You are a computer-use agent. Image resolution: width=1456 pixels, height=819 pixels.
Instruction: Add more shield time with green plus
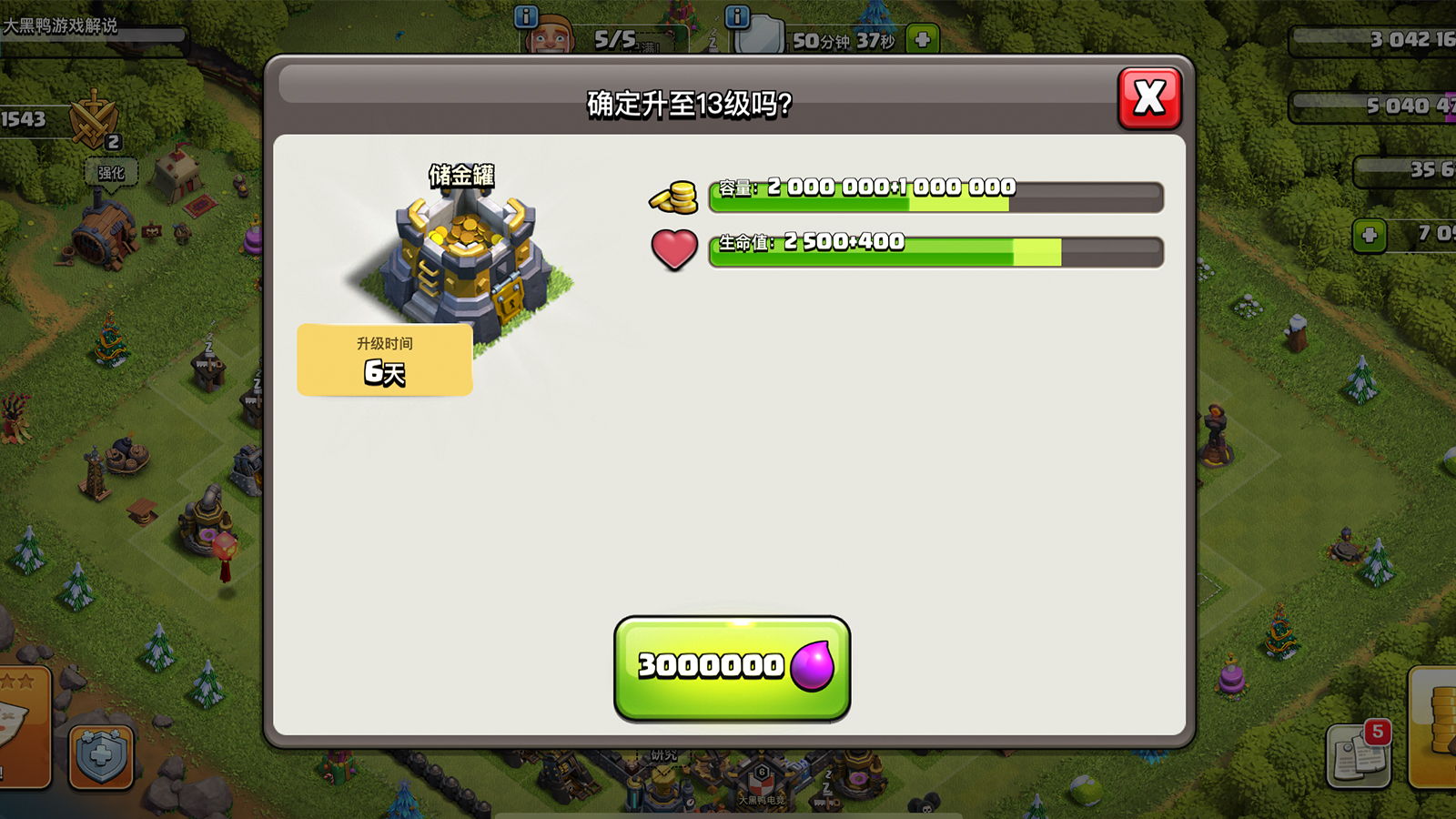click(923, 39)
